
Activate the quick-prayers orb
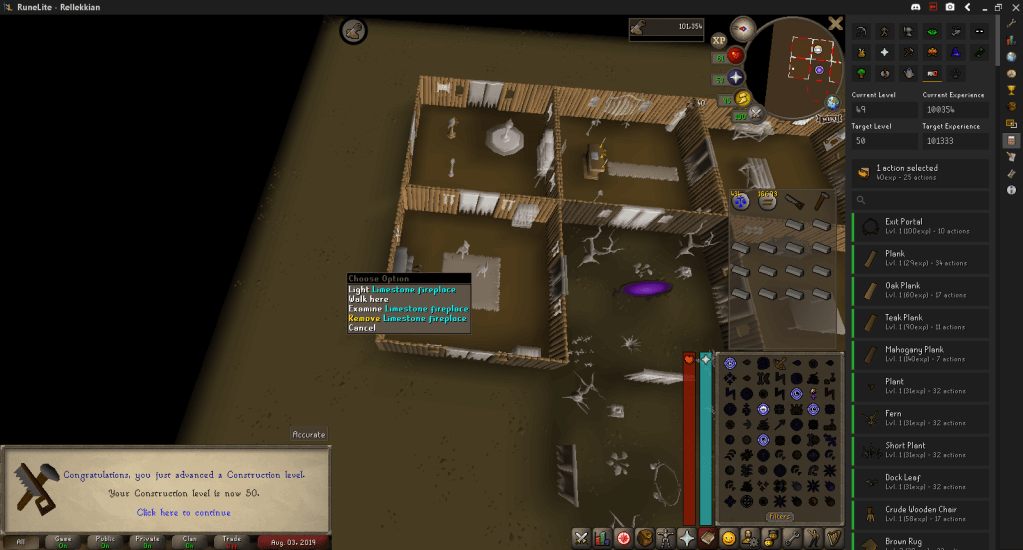(736, 77)
